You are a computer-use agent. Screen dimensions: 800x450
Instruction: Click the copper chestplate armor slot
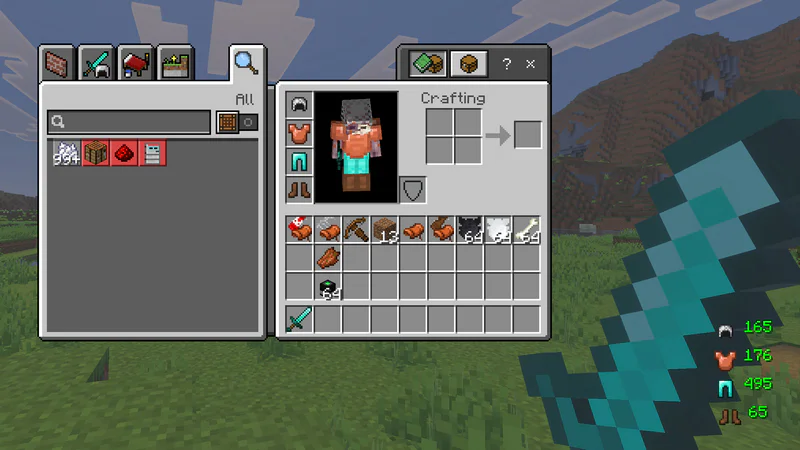[x=300, y=132]
